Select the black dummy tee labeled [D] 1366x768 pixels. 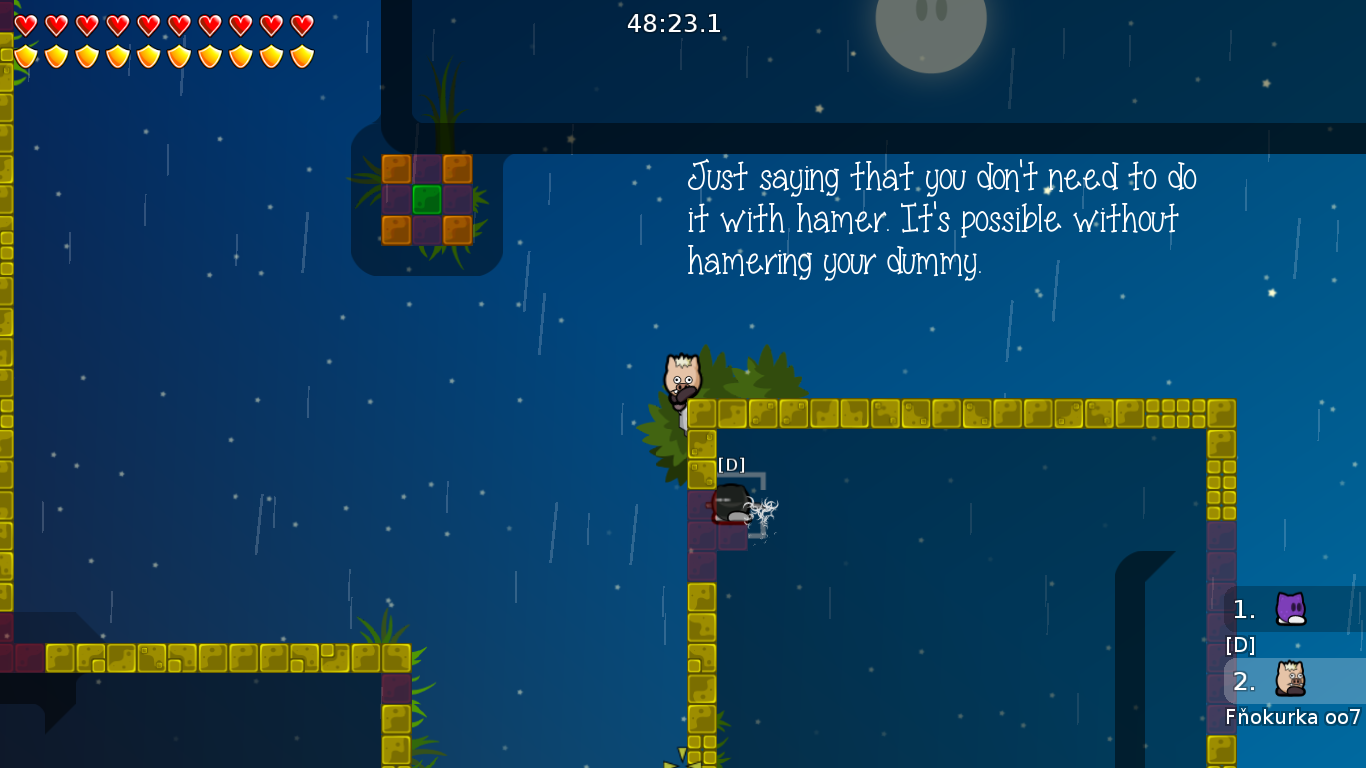[731, 505]
